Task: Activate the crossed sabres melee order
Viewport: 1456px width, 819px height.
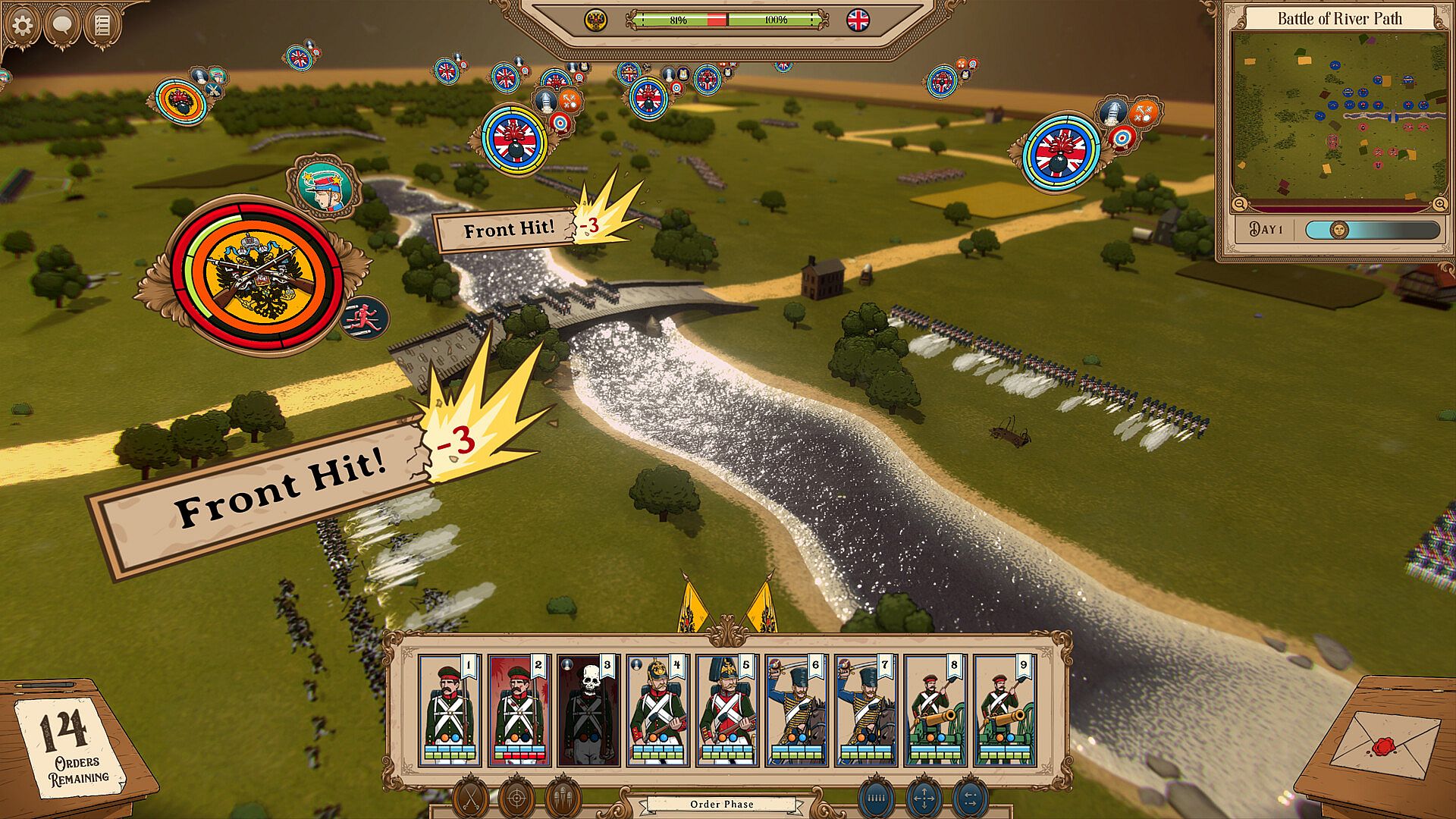Action: tap(470, 798)
